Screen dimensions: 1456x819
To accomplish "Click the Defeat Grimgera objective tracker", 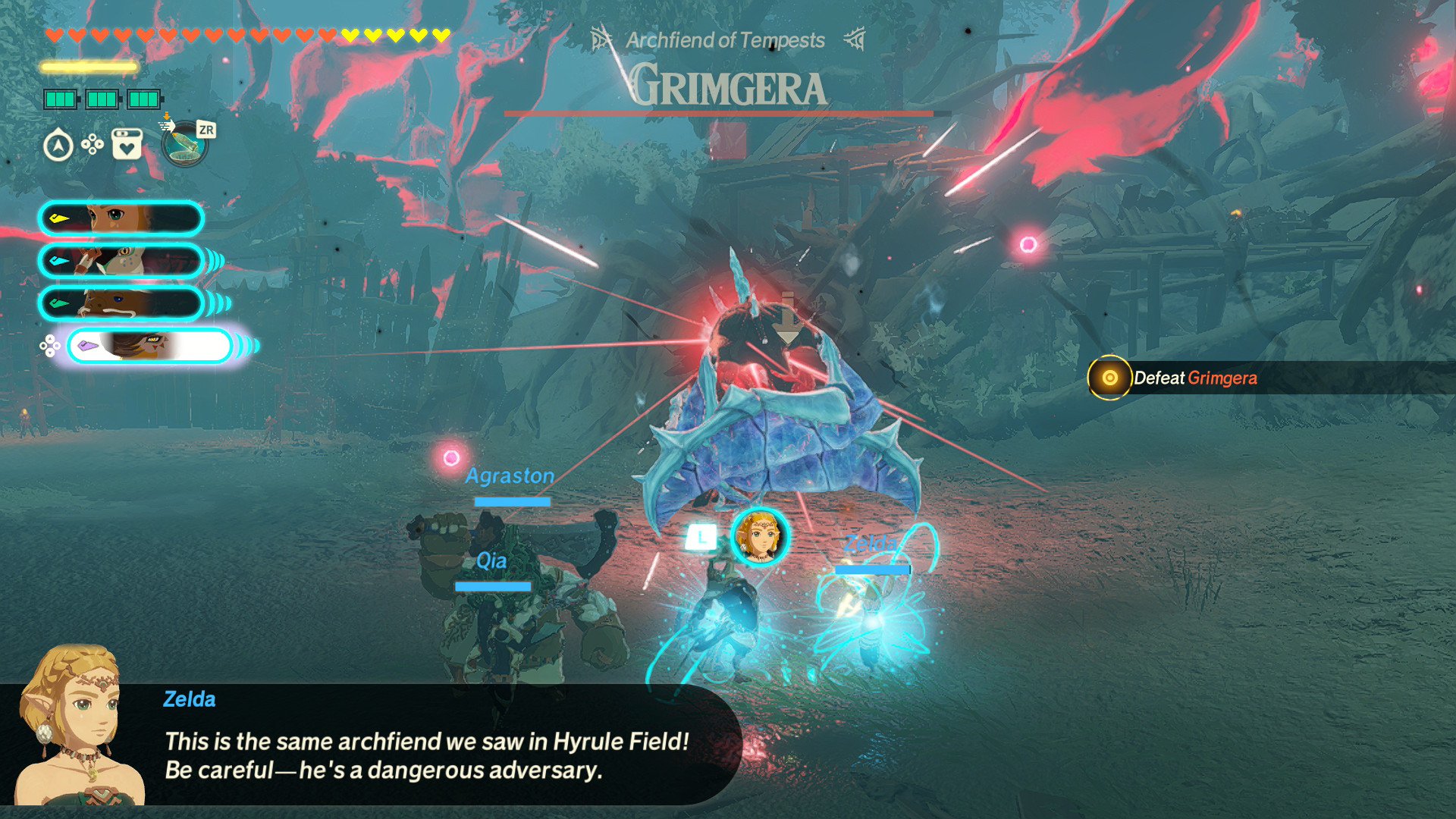I will [1194, 378].
